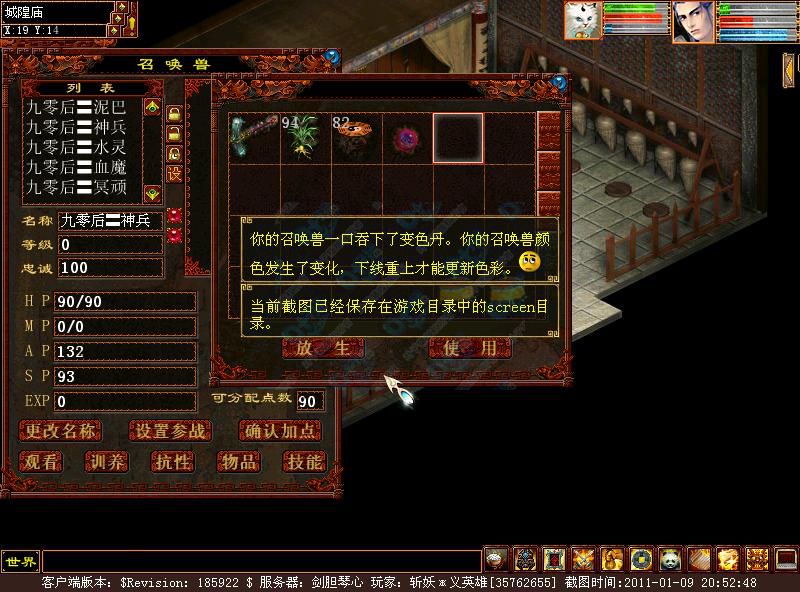800x592 pixels.
Task: Click the 更改名称 rename button
Action: (x=60, y=432)
